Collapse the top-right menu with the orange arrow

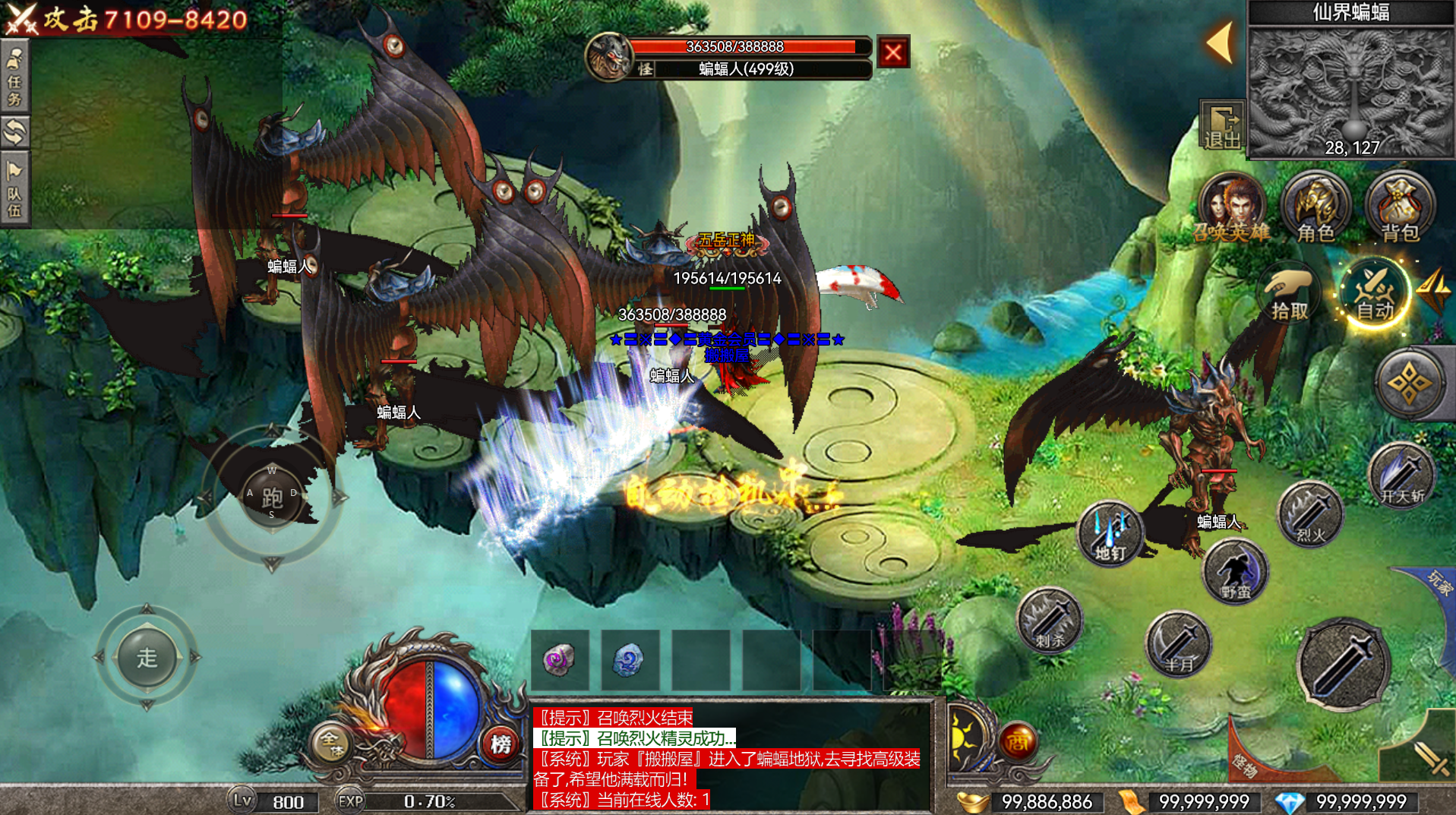[1221, 42]
